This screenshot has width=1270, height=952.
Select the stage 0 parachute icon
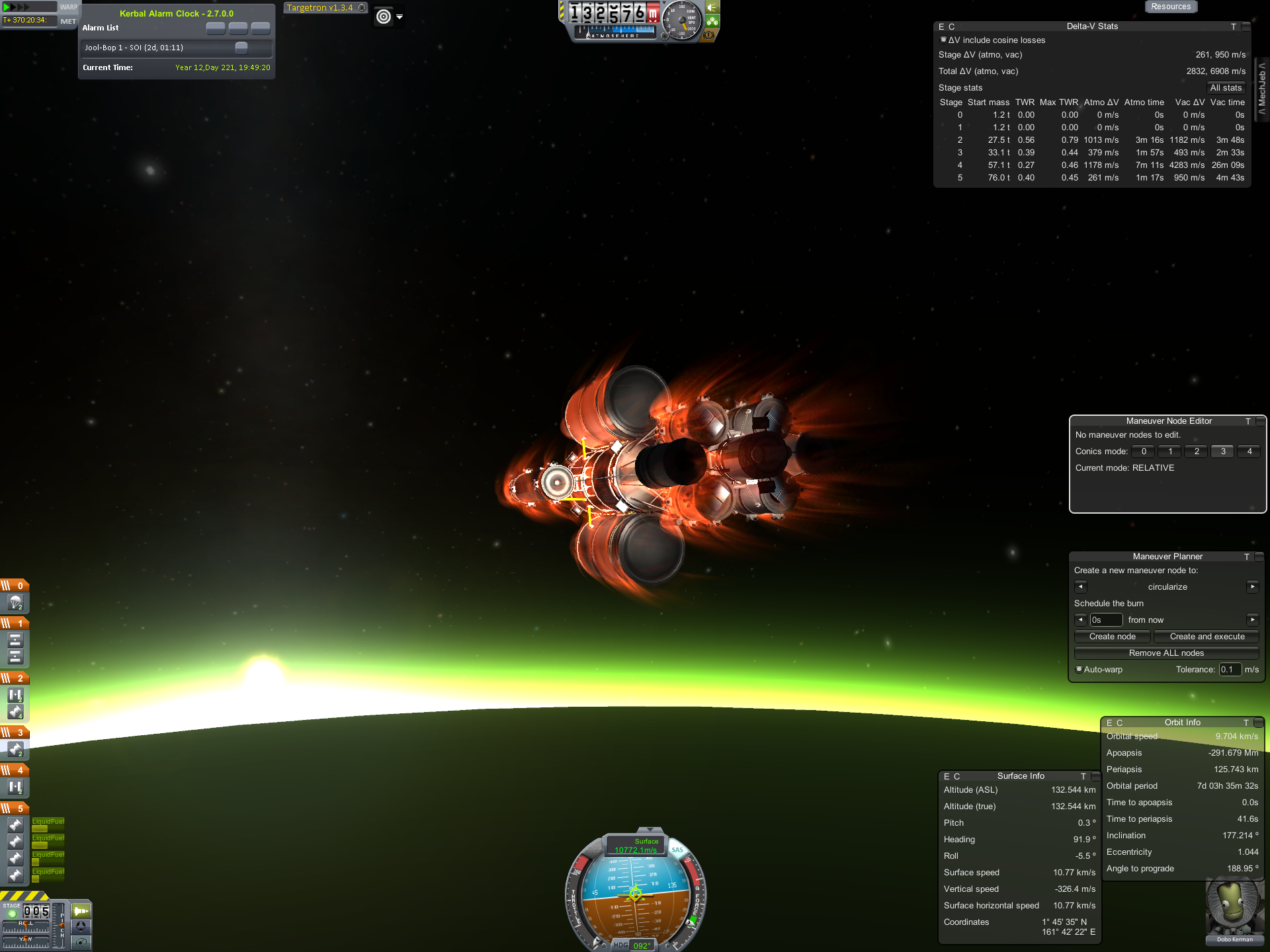click(15, 603)
